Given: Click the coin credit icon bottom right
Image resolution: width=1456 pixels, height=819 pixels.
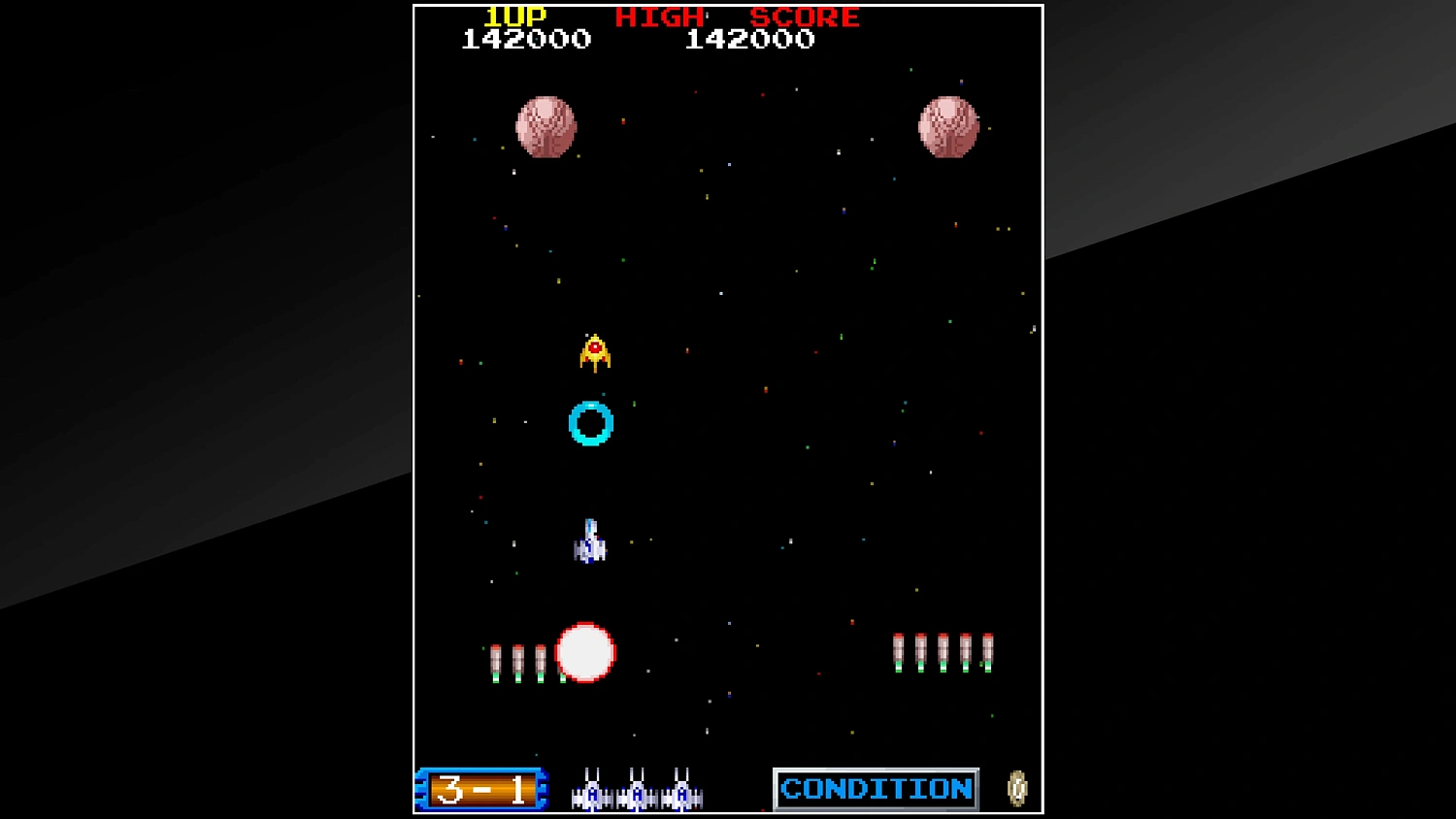Looking at the screenshot, I should tap(1015, 789).
